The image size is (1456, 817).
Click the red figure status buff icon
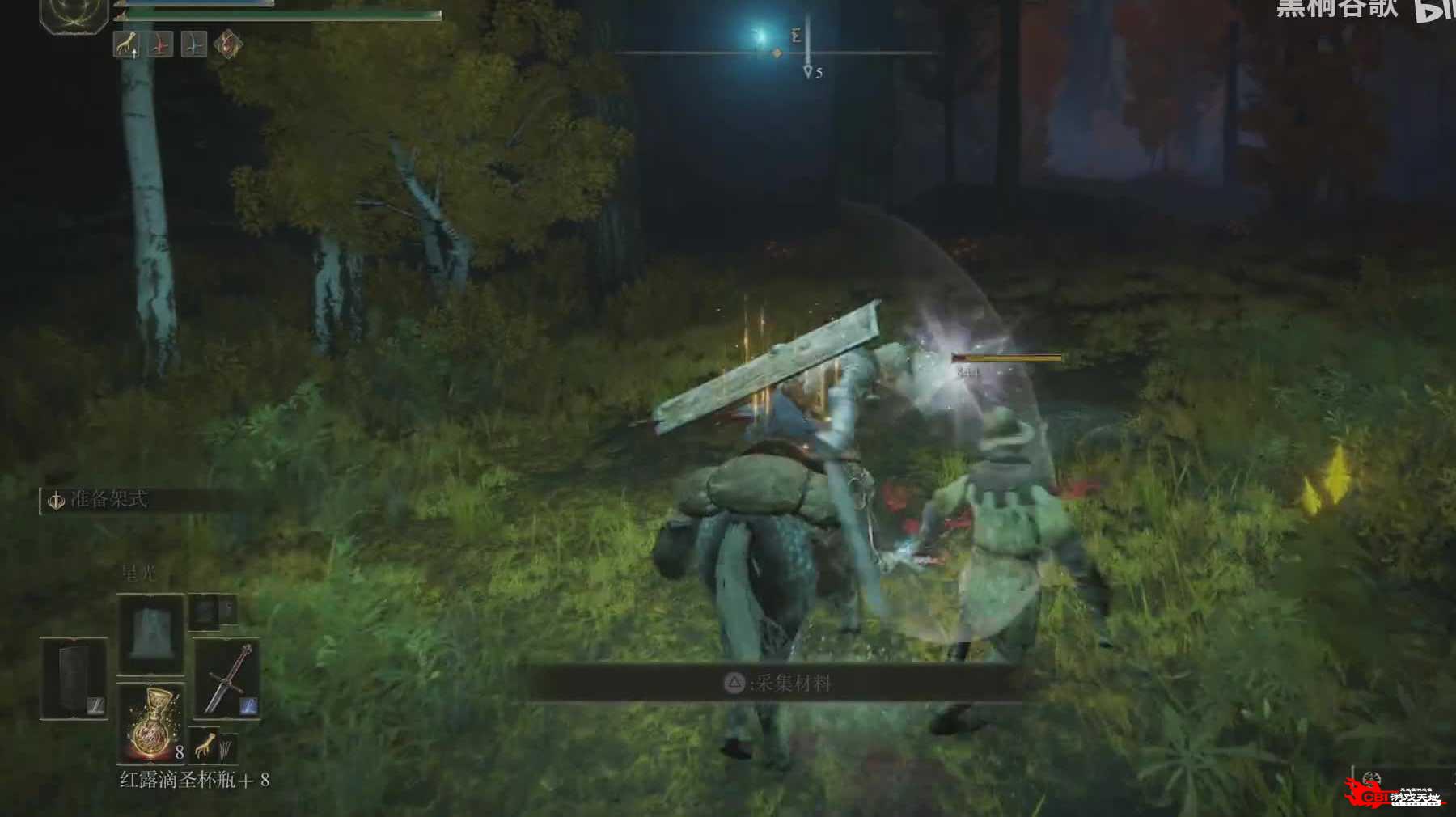pyautogui.click(x=159, y=44)
